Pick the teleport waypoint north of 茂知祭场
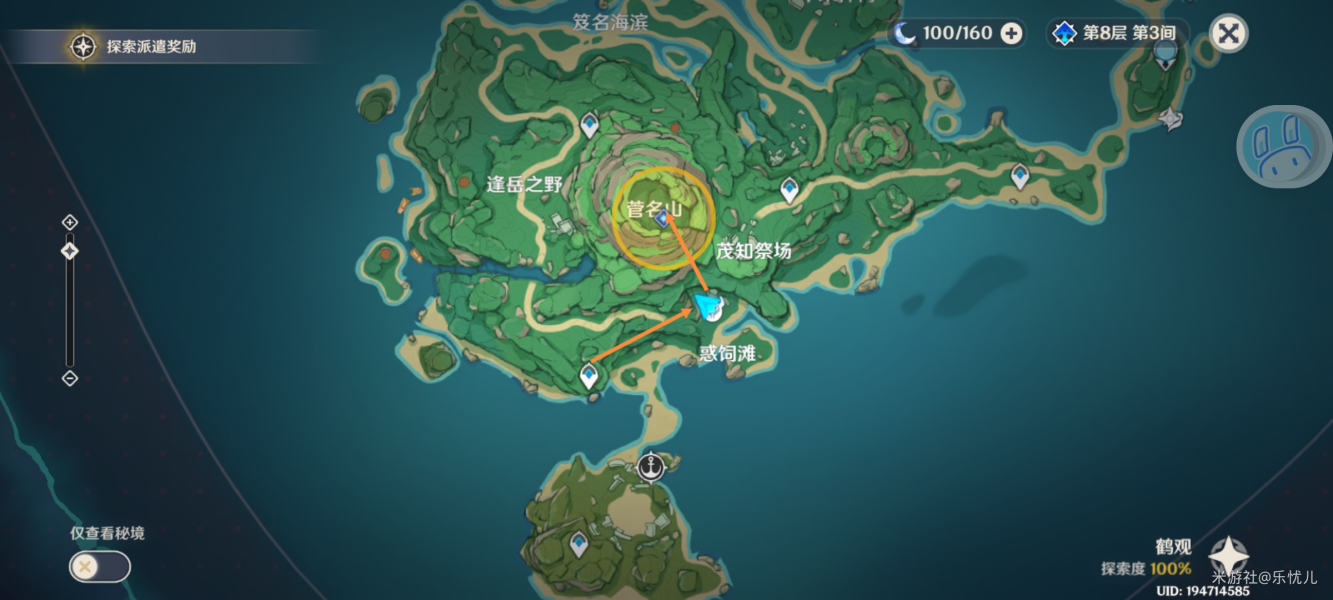The height and width of the screenshot is (600, 1333). 790,188
